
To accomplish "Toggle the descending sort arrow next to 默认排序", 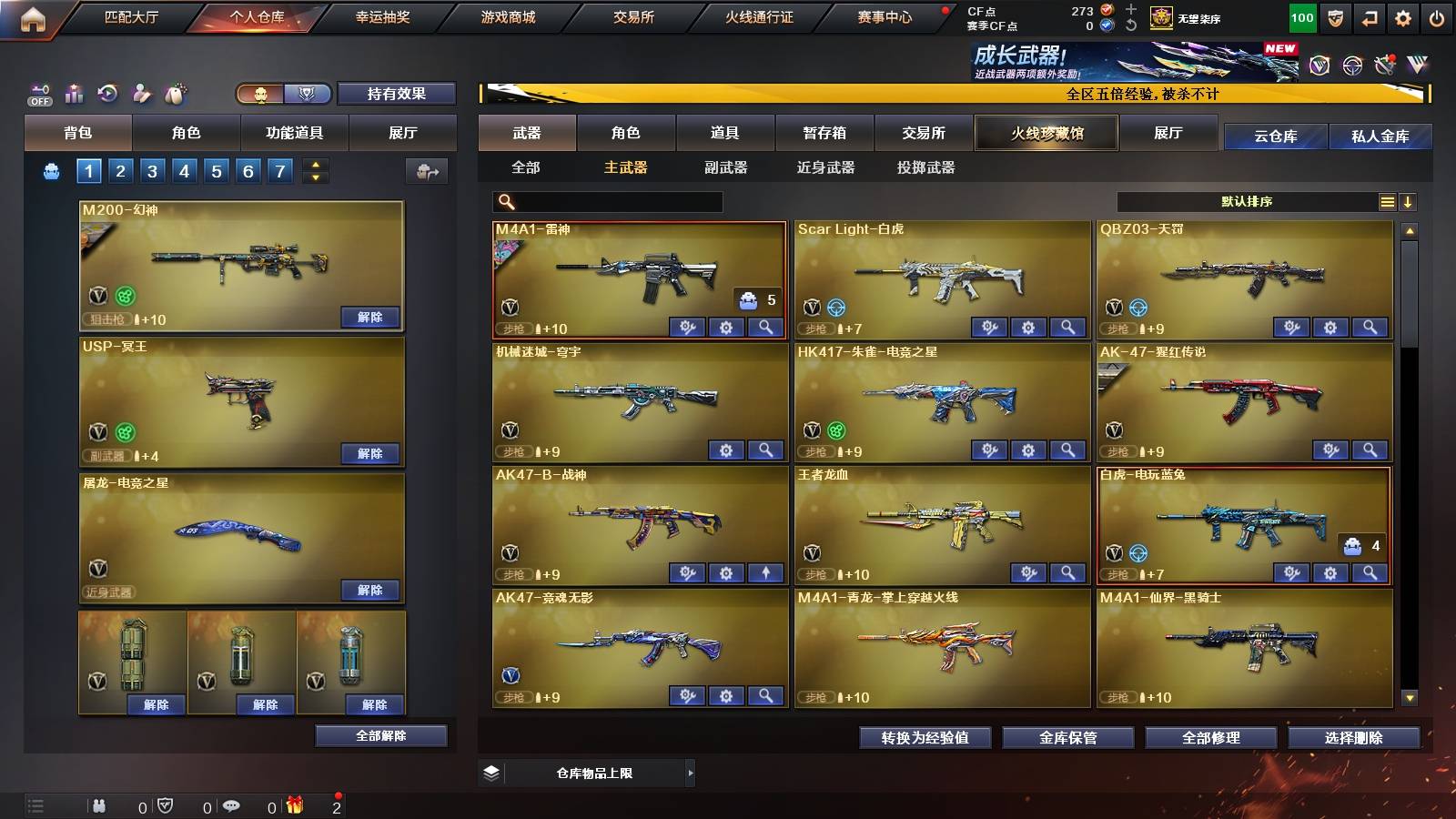I will [1409, 202].
